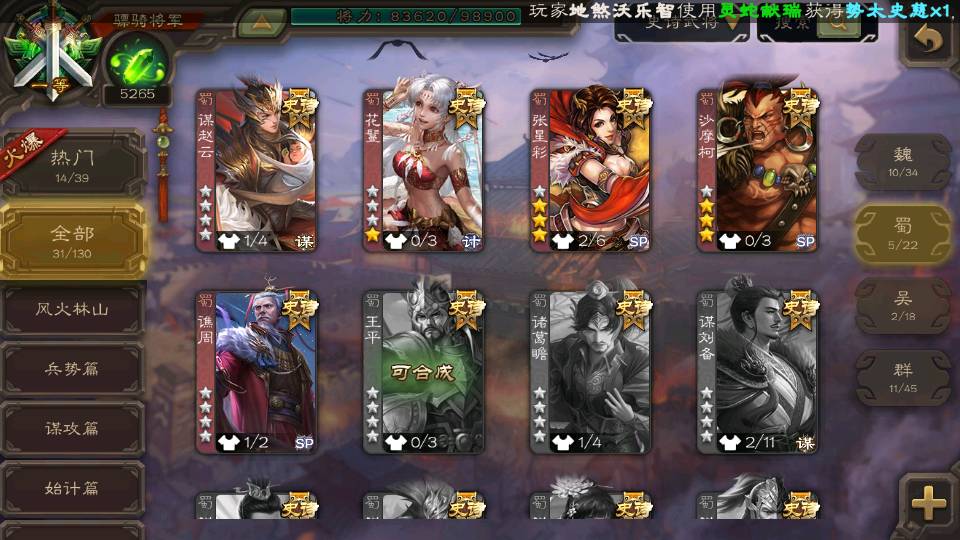The image size is (960, 540).
Task: View the 沙摩柯 hero card
Action: click(x=757, y=170)
